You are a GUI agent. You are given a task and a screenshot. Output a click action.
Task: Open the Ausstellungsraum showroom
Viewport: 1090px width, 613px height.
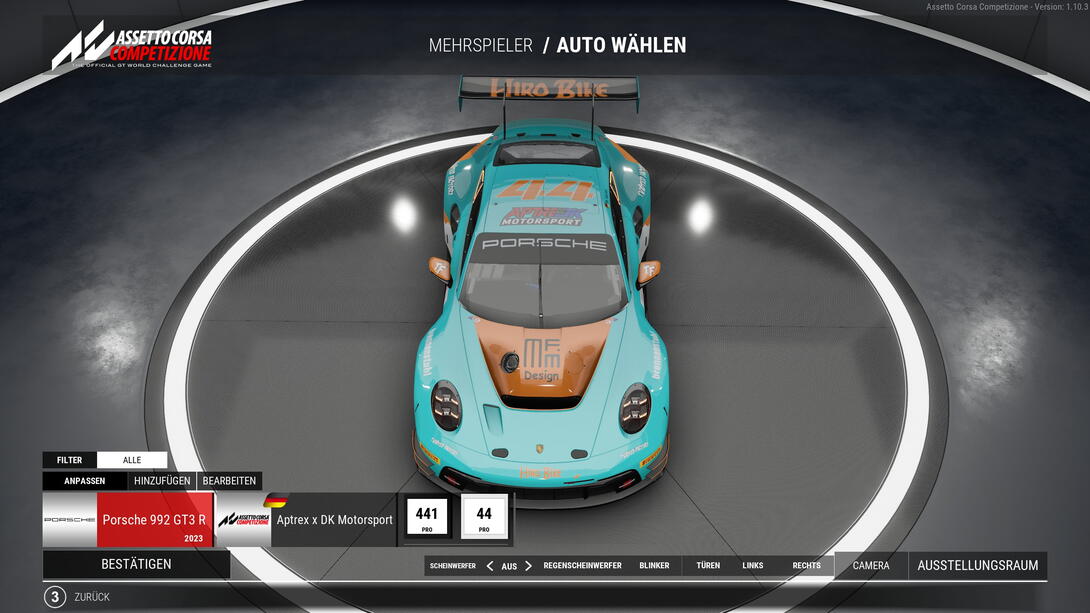pos(977,566)
